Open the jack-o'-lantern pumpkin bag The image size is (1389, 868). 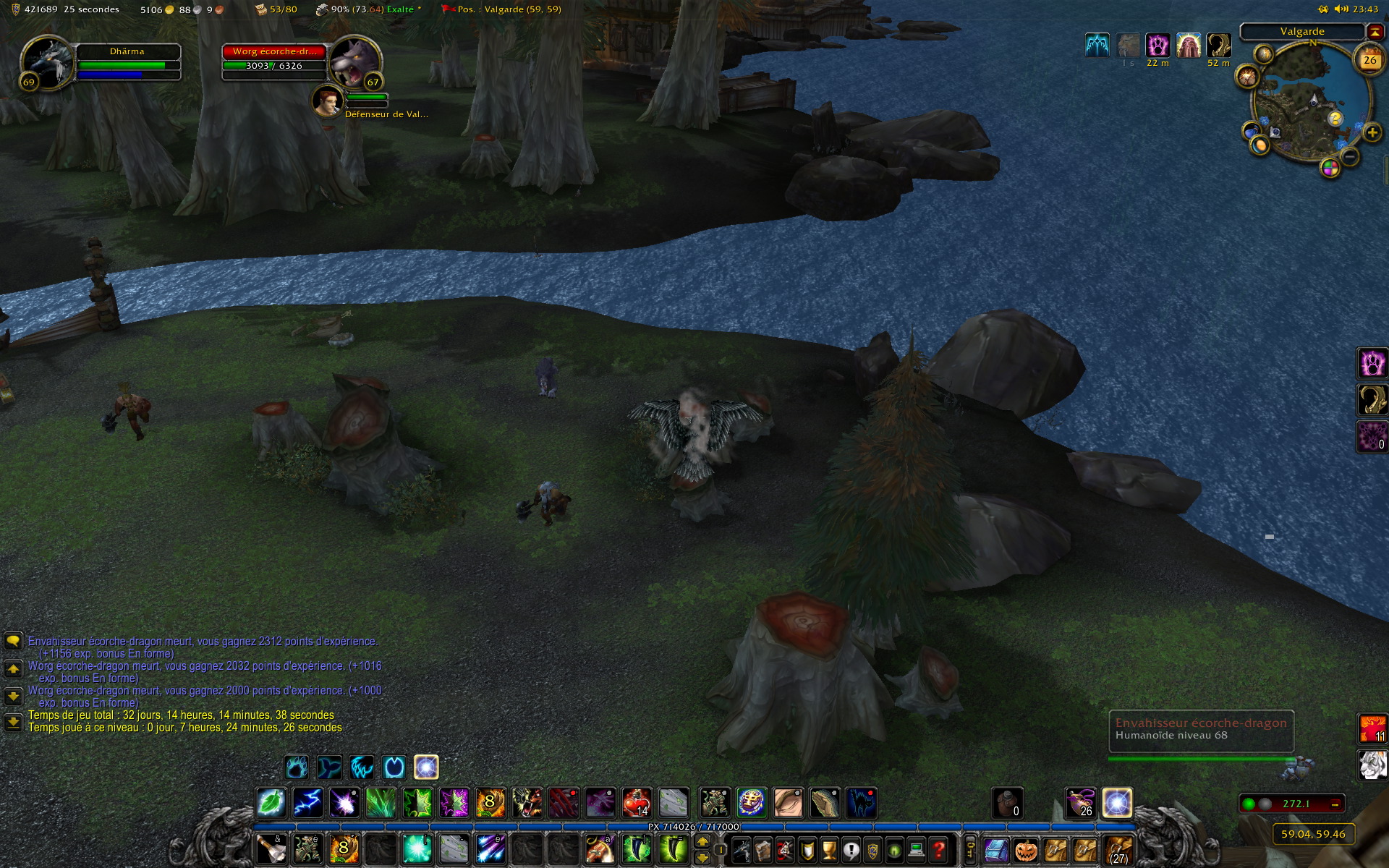(1026, 850)
